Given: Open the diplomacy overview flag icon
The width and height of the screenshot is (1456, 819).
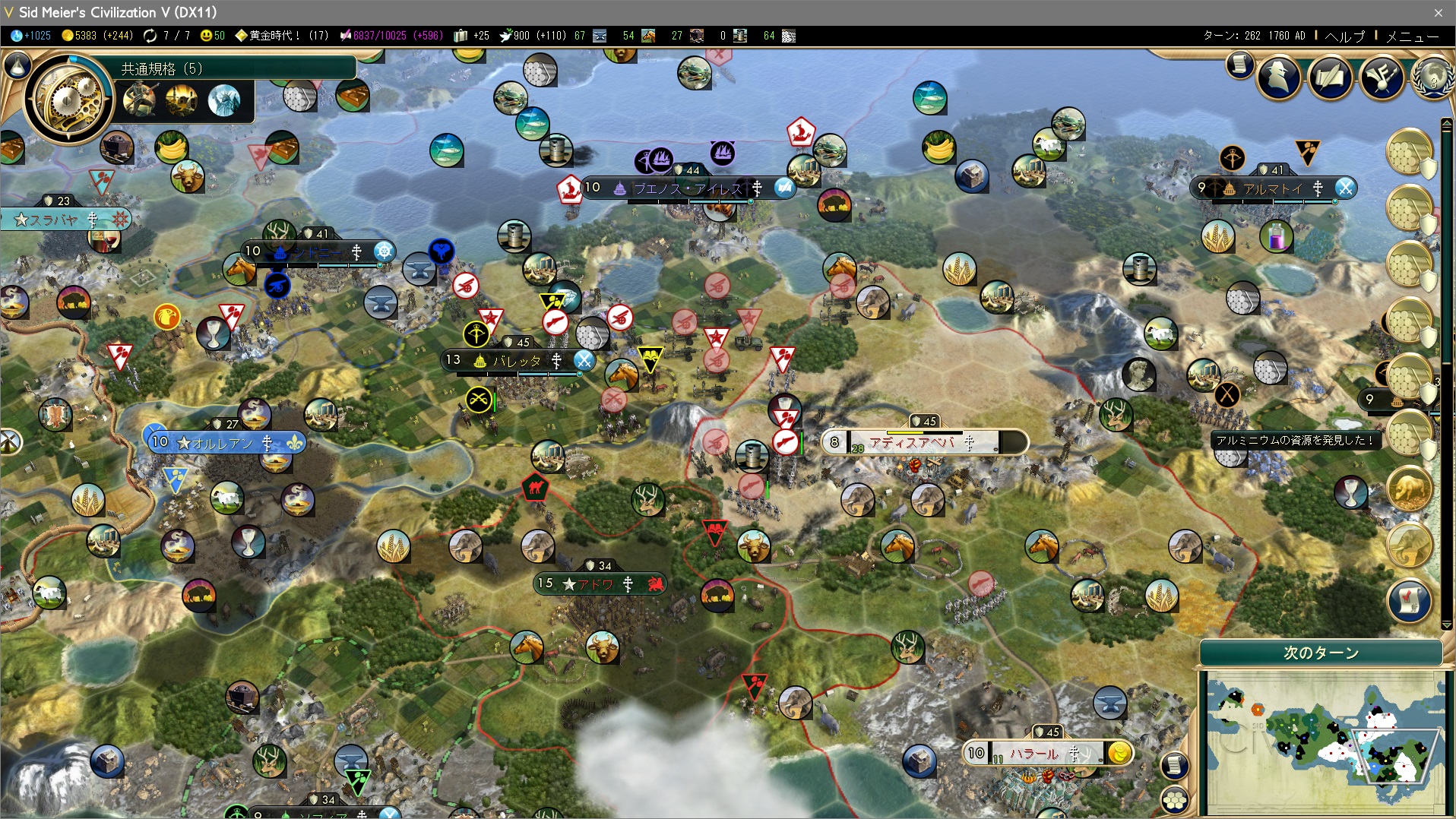Looking at the screenshot, I should [x=1382, y=77].
